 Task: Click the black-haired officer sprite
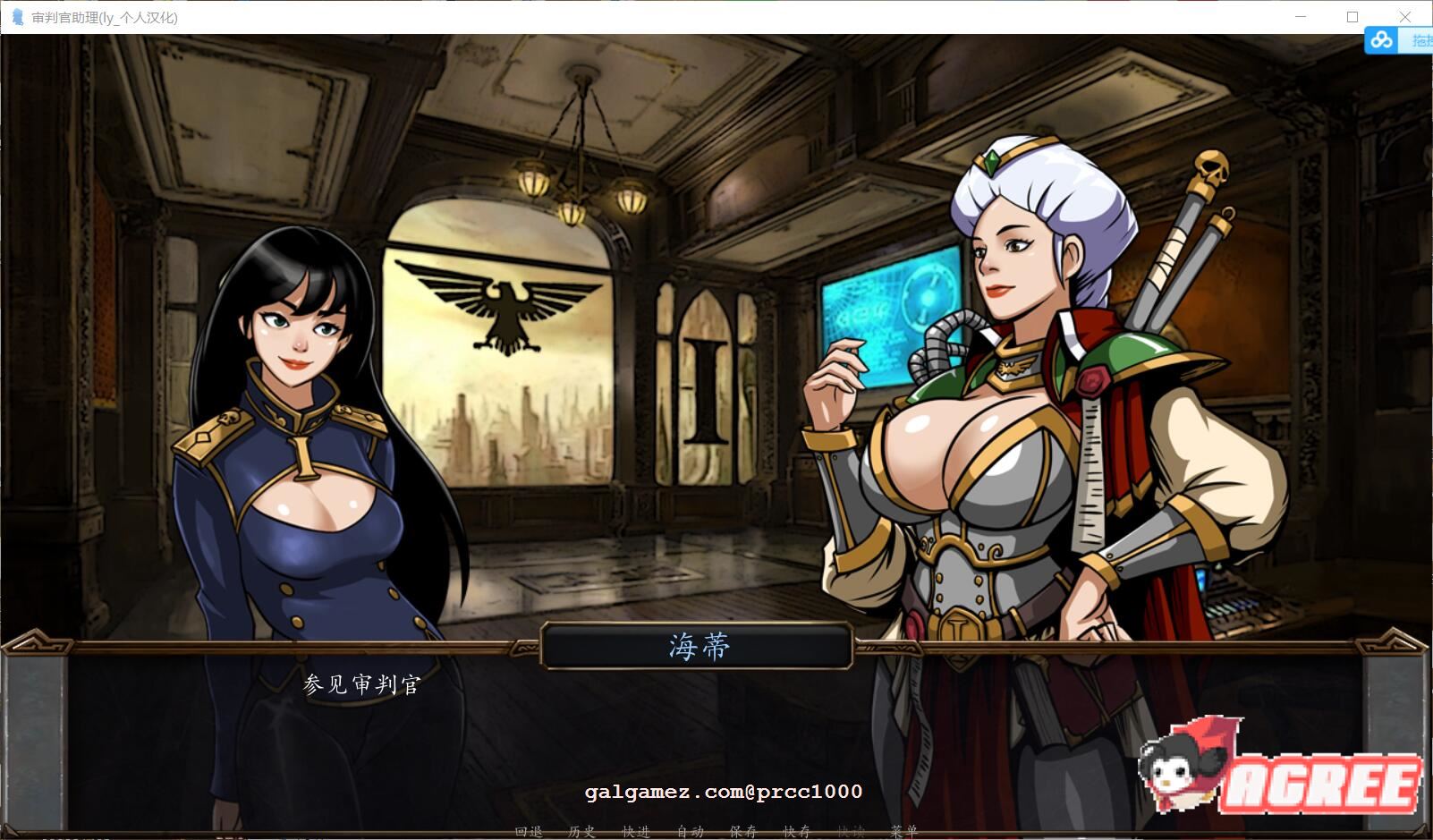[295, 429]
